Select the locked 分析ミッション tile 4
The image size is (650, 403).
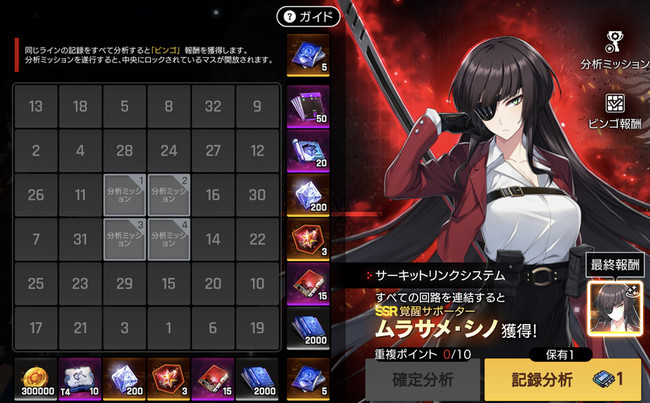(x=169, y=239)
